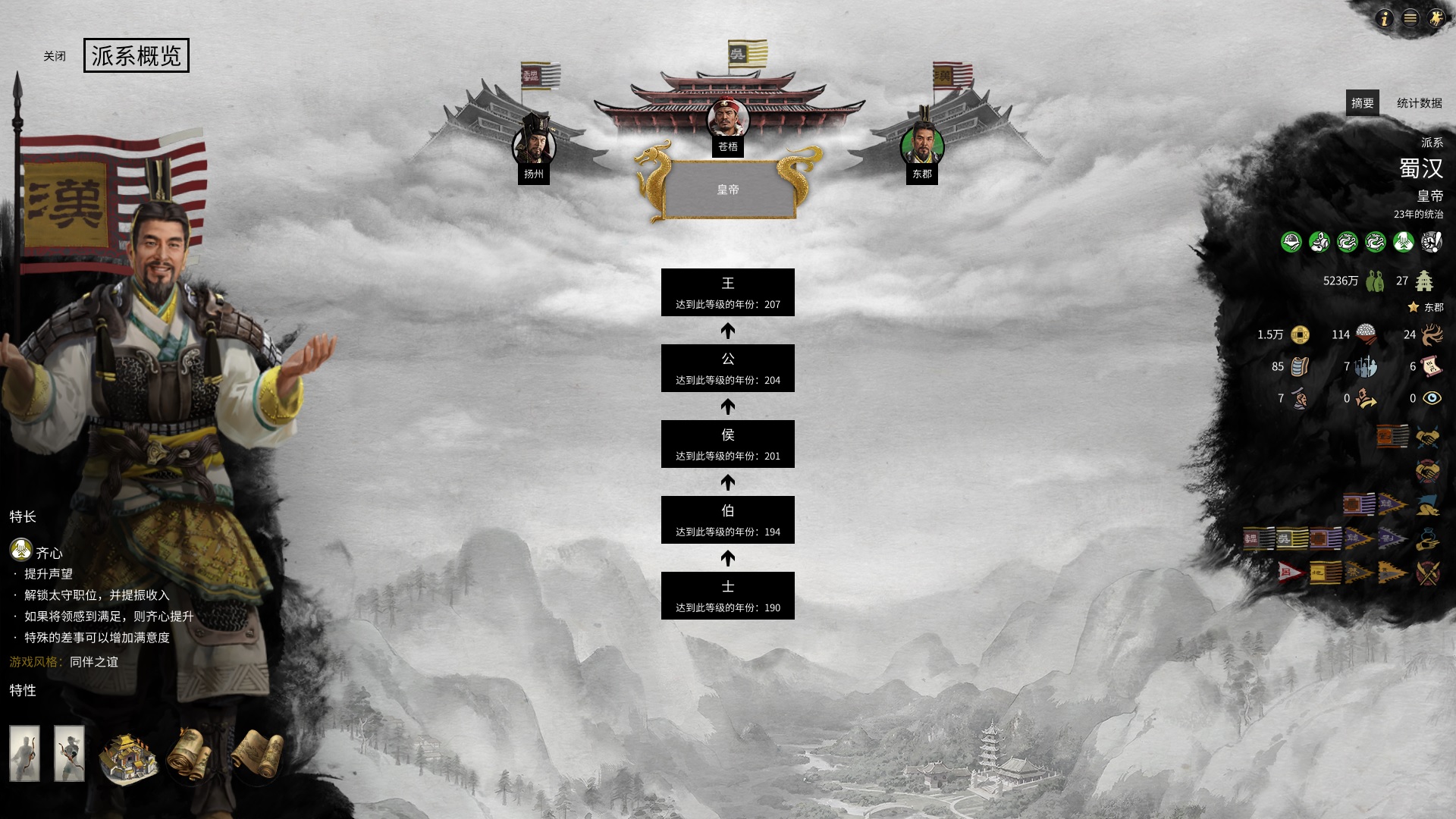Click the military alliance handshake icon
This screenshot has height=819, width=1456.
1429,436
